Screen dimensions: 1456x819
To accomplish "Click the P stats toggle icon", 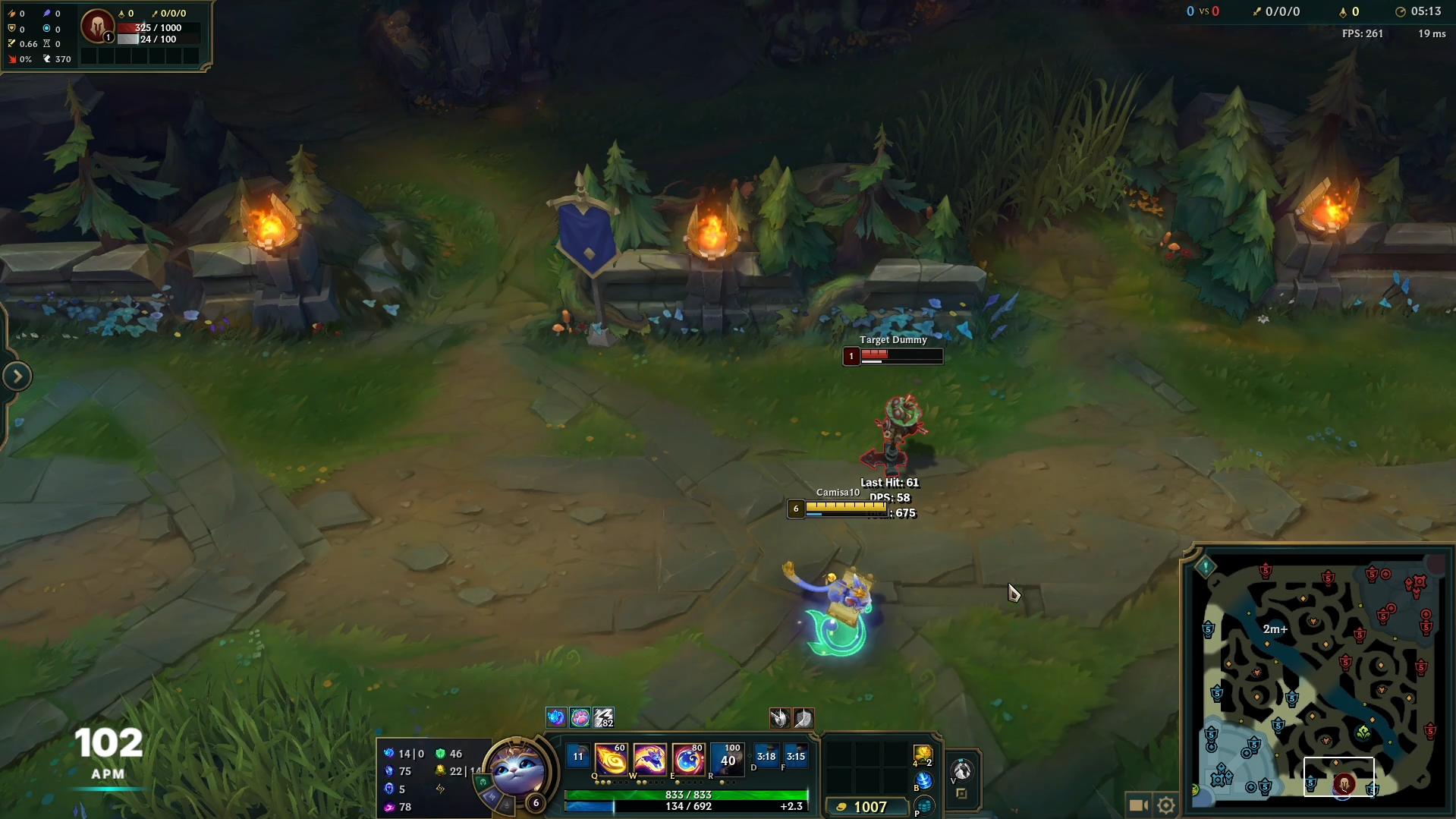I will tap(924, 807).
